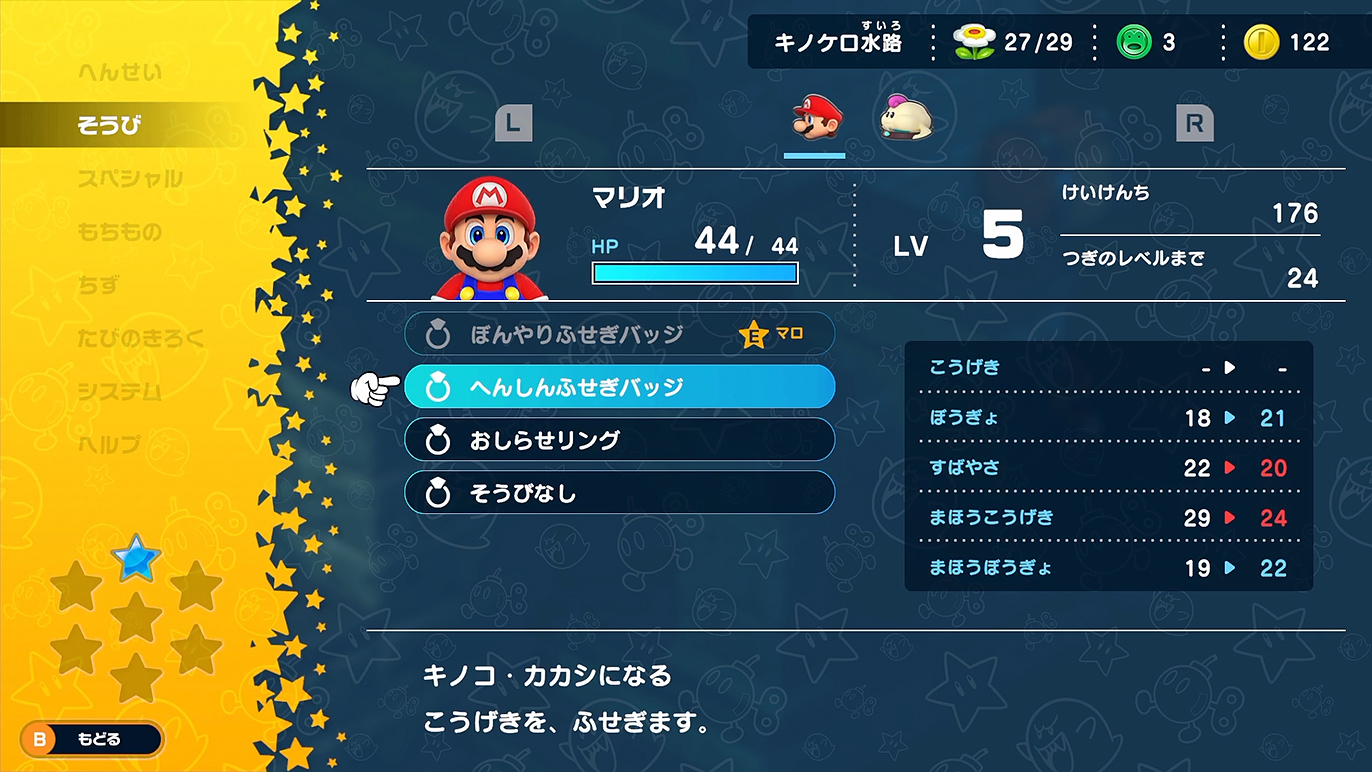Screen dimensions: 1372x772
Task: Click the blue star in the bottom-left cluster
Action: click(x=137, y=560)
